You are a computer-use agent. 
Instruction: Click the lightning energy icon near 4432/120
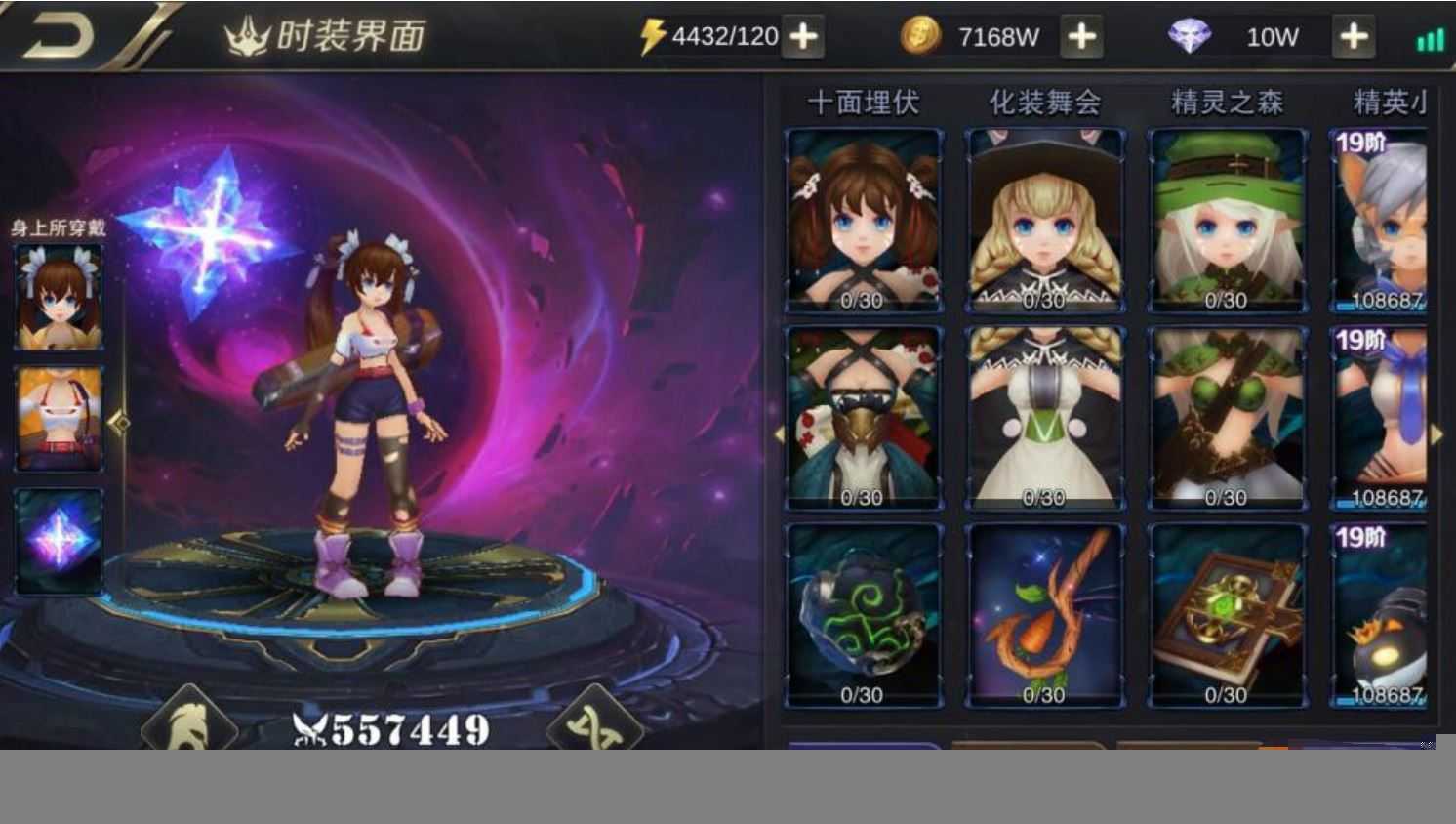(x=655, y=33)
